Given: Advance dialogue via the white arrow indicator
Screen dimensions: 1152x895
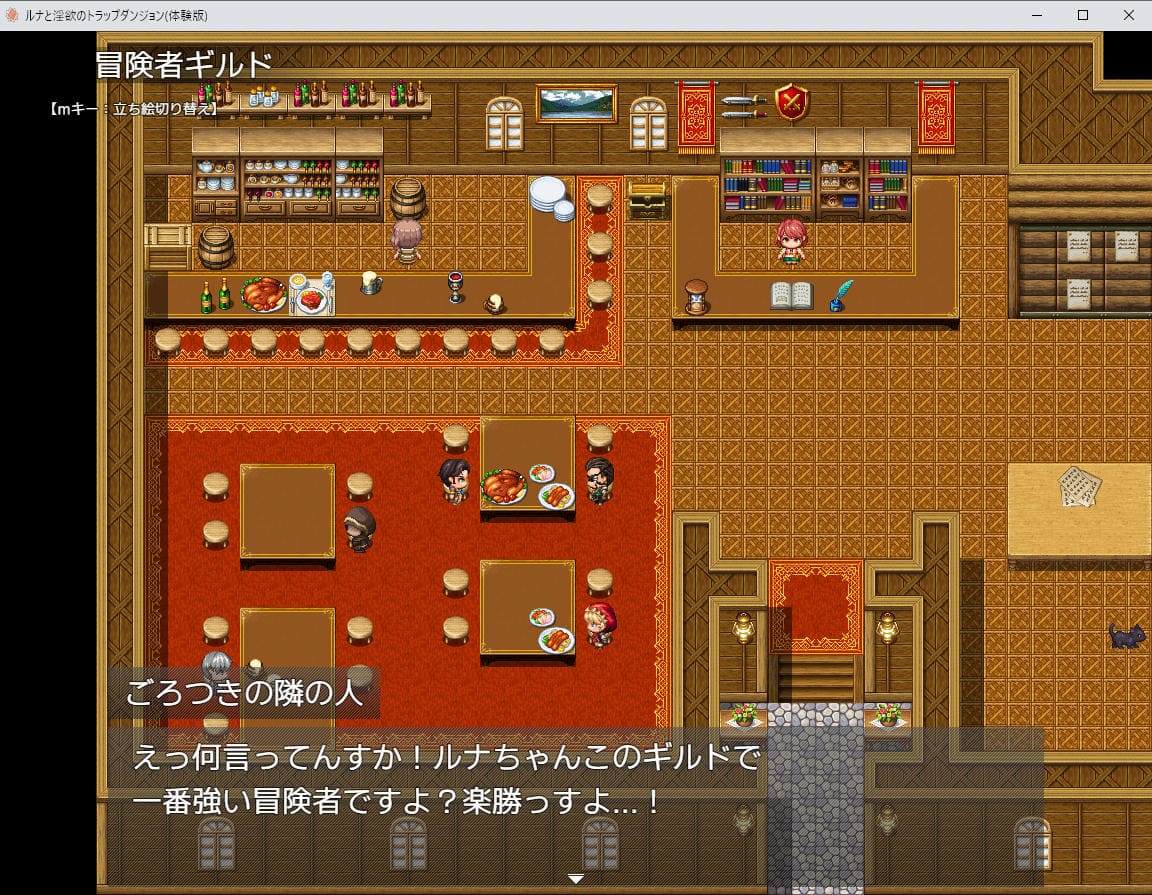Looking at the screenshot, I should 575,879.
